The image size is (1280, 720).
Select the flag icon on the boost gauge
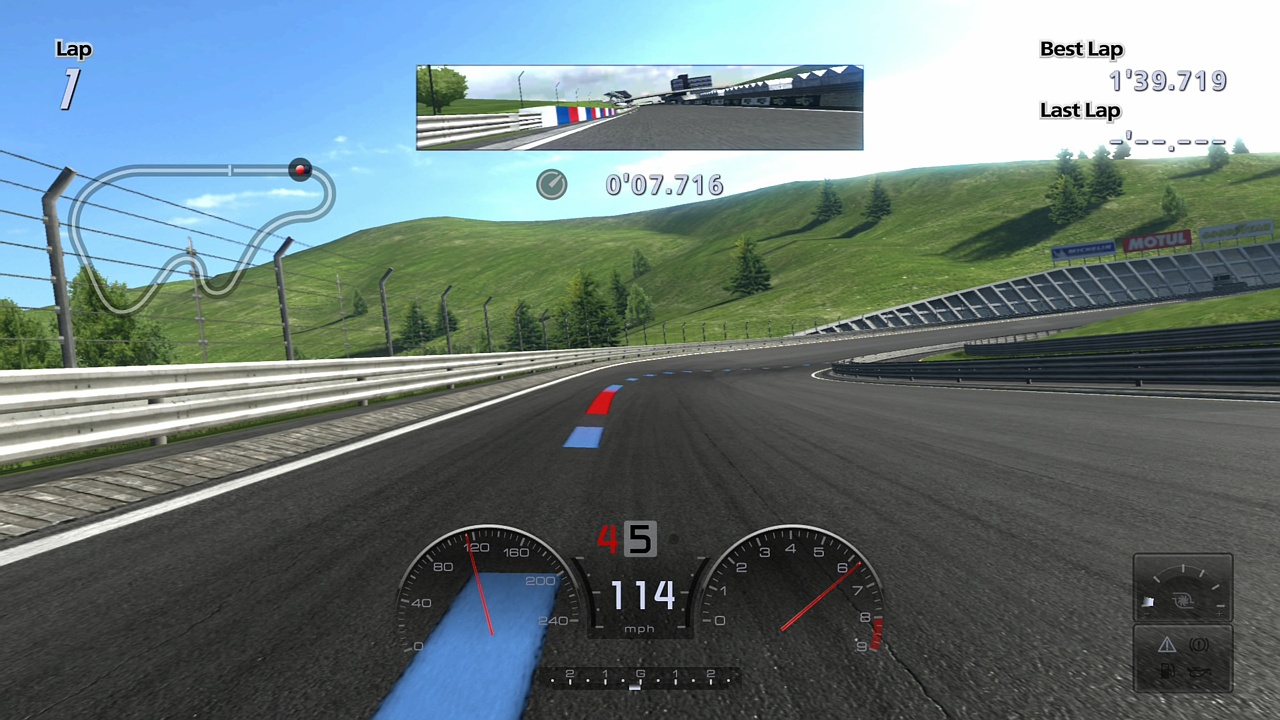[x=1149, y=601]
